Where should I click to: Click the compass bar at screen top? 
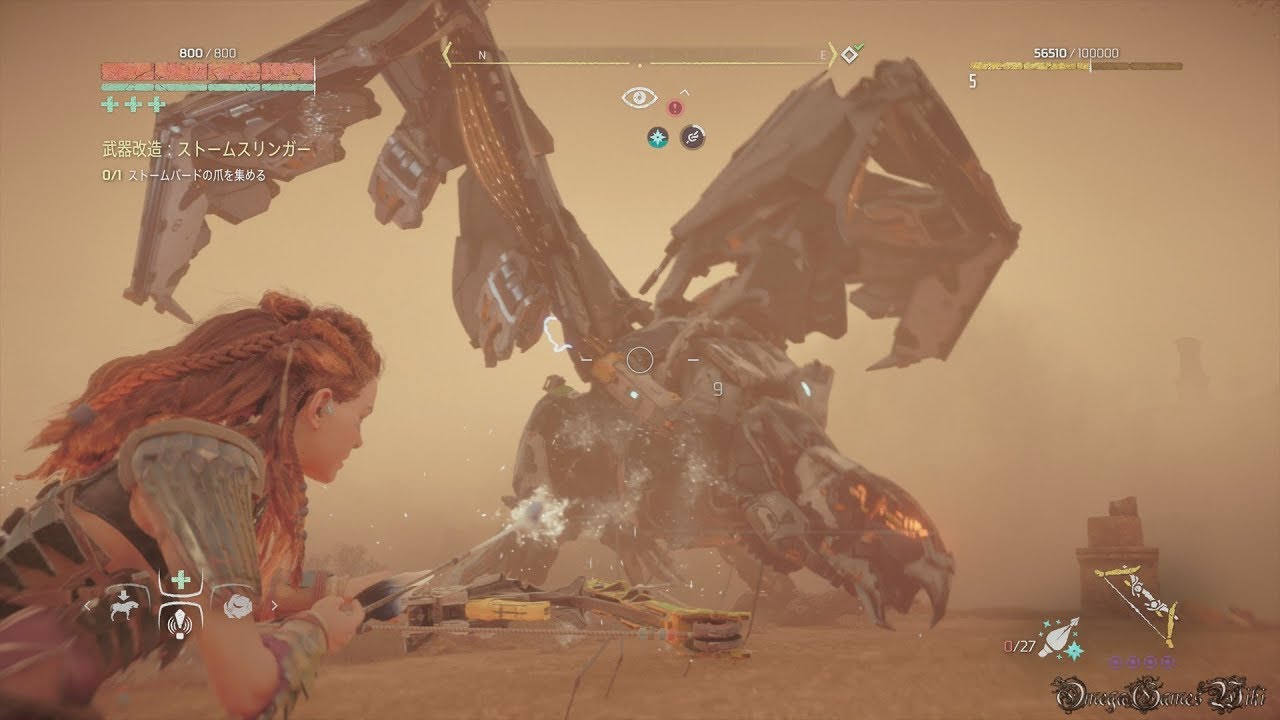coord(640,55)
